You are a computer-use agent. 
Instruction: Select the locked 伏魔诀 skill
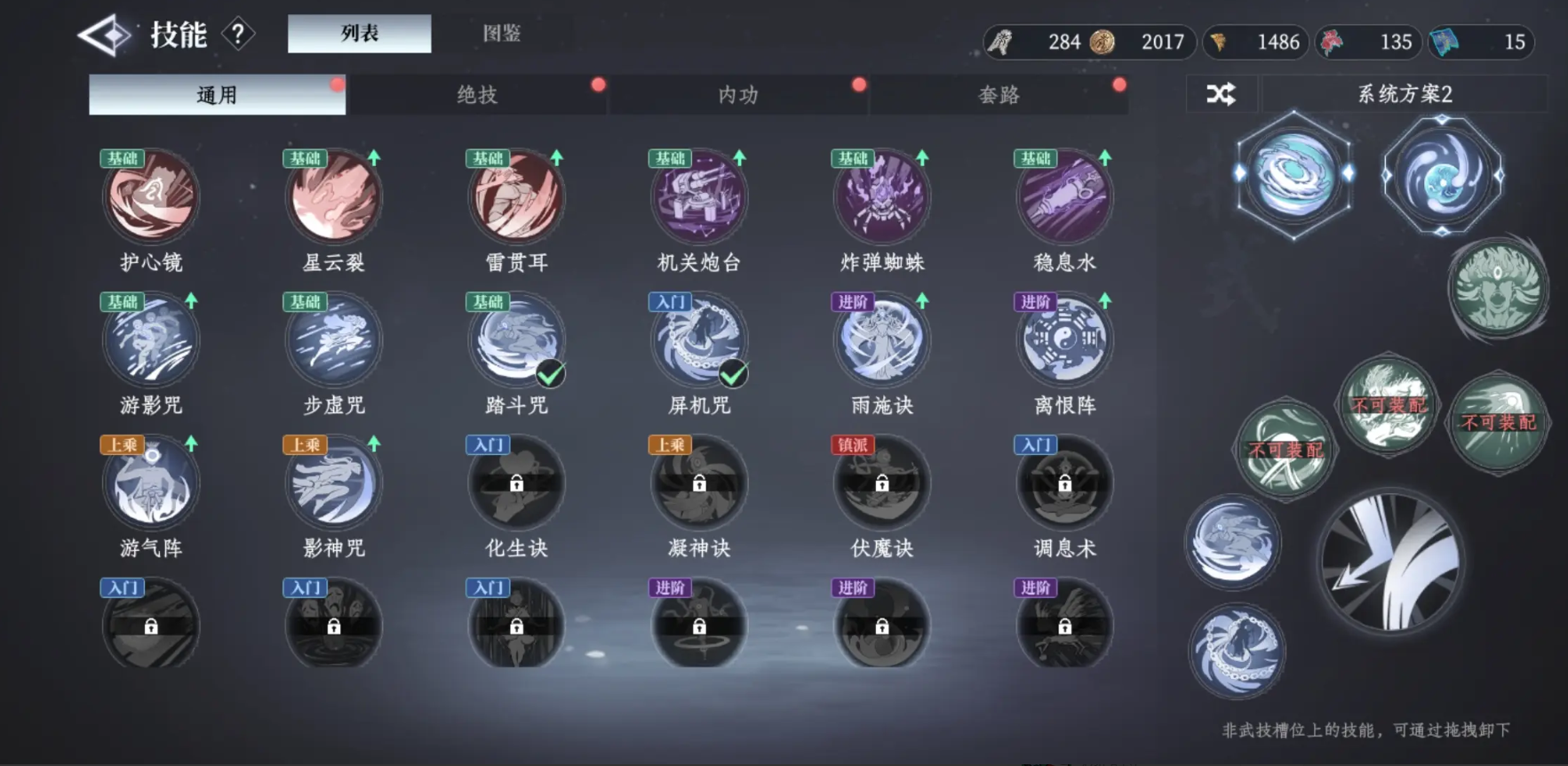tap(882, 484)
